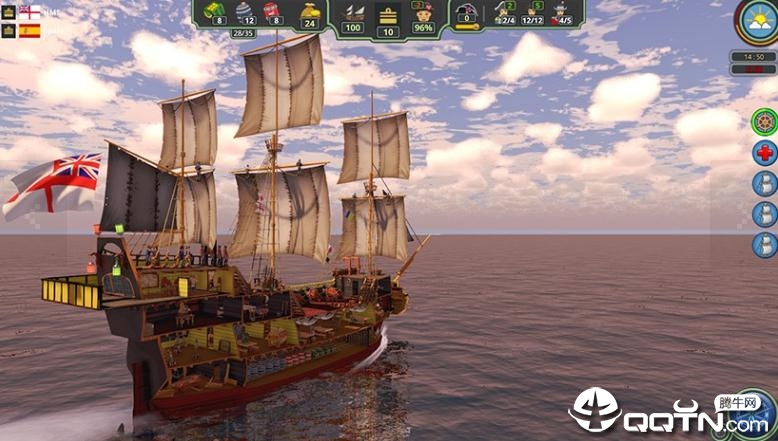
Task: View the crew morale face icon
Action: 423,12
